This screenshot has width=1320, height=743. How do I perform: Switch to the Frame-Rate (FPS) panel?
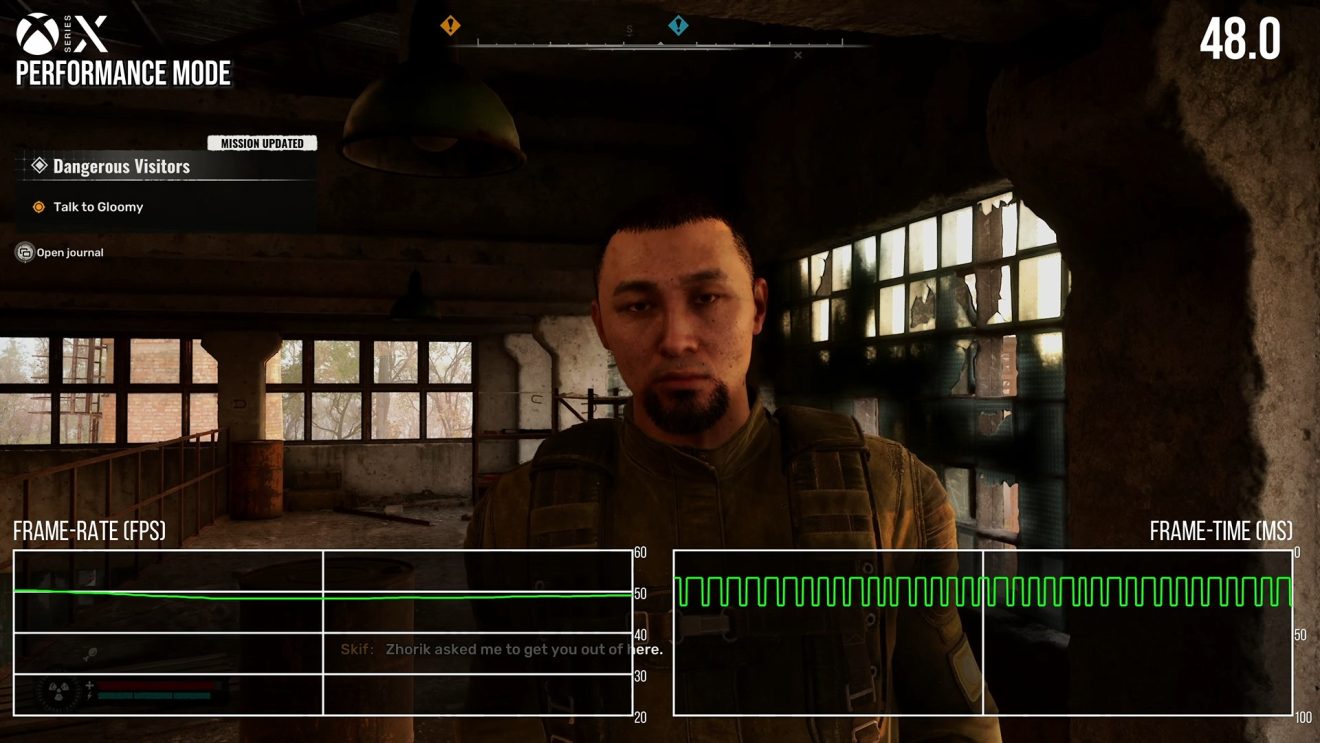coord(88,531)
